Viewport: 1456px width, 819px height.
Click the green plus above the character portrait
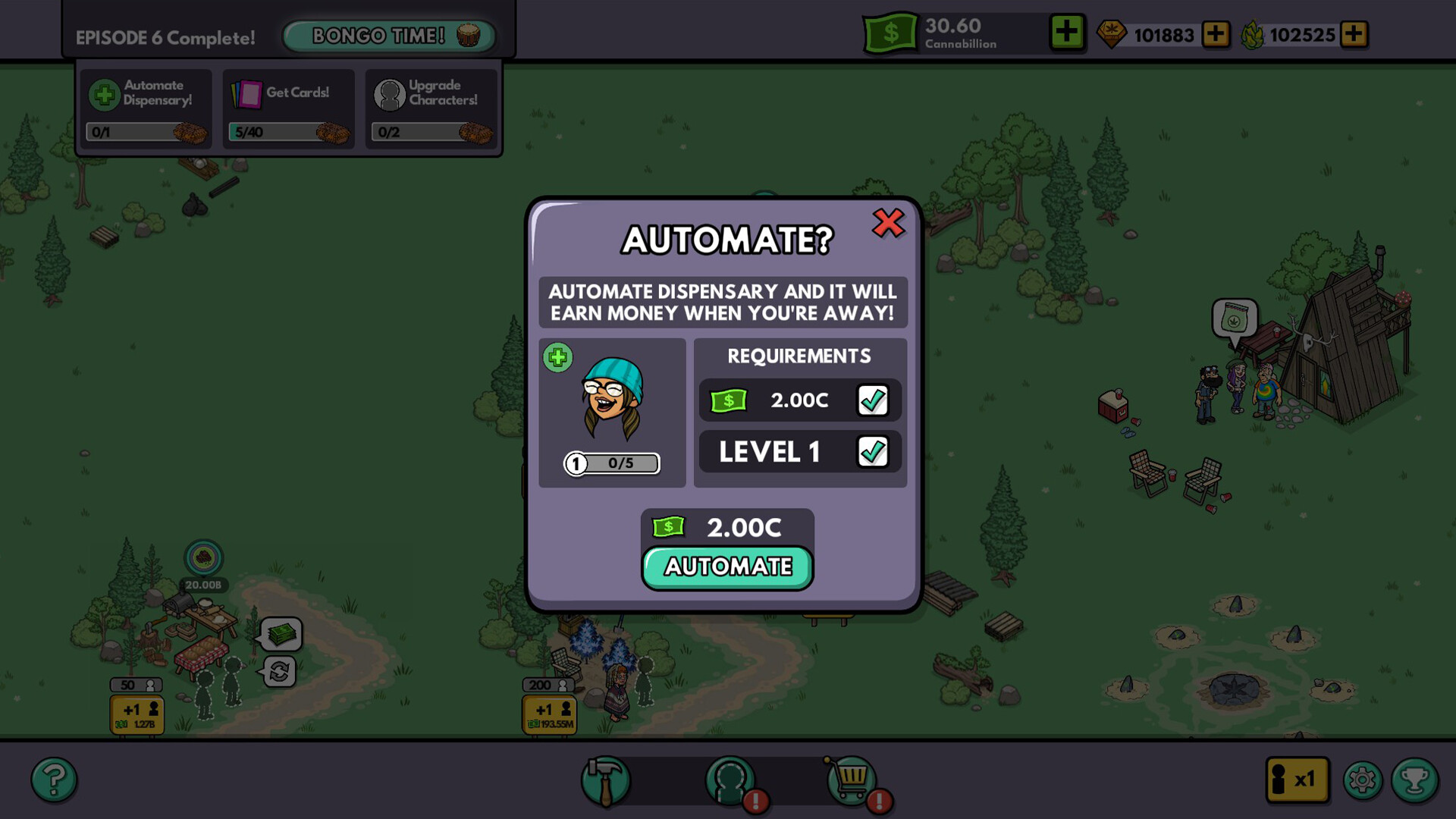(558, 357)
